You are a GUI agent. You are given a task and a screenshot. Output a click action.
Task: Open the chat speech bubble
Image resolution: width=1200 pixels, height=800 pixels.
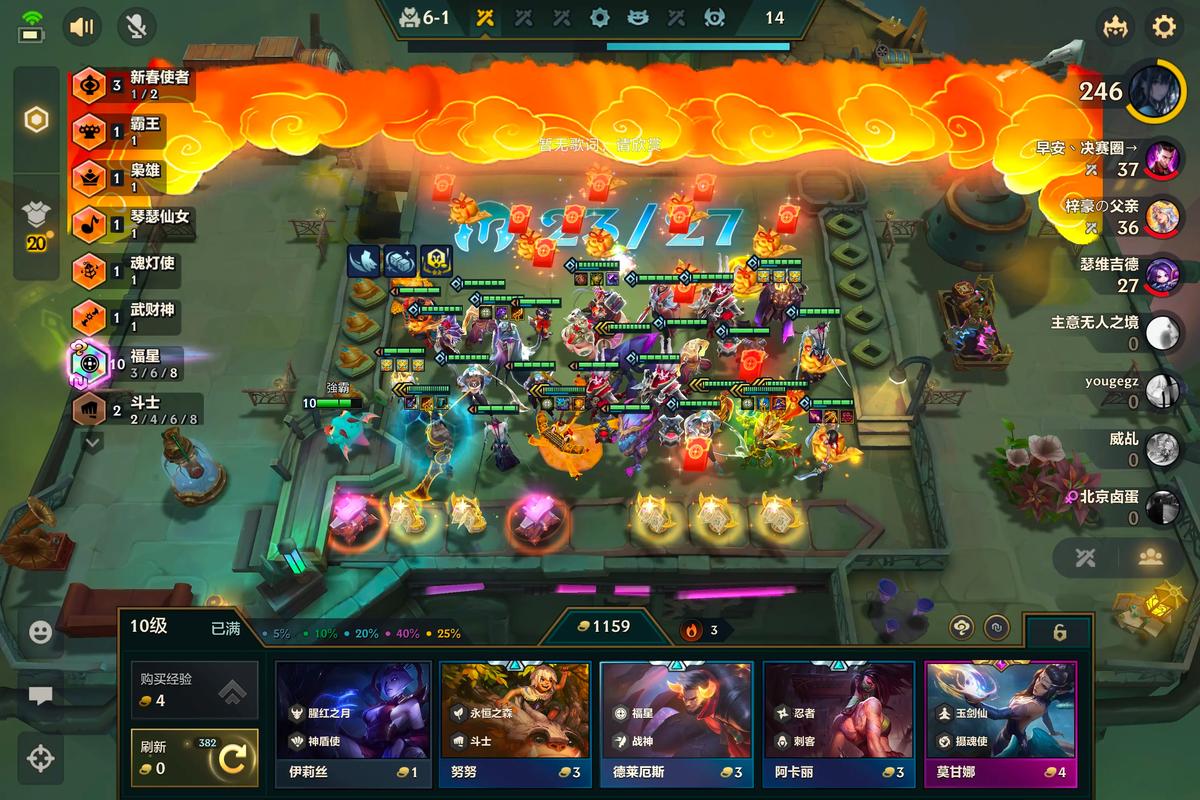tap(40, 694)
